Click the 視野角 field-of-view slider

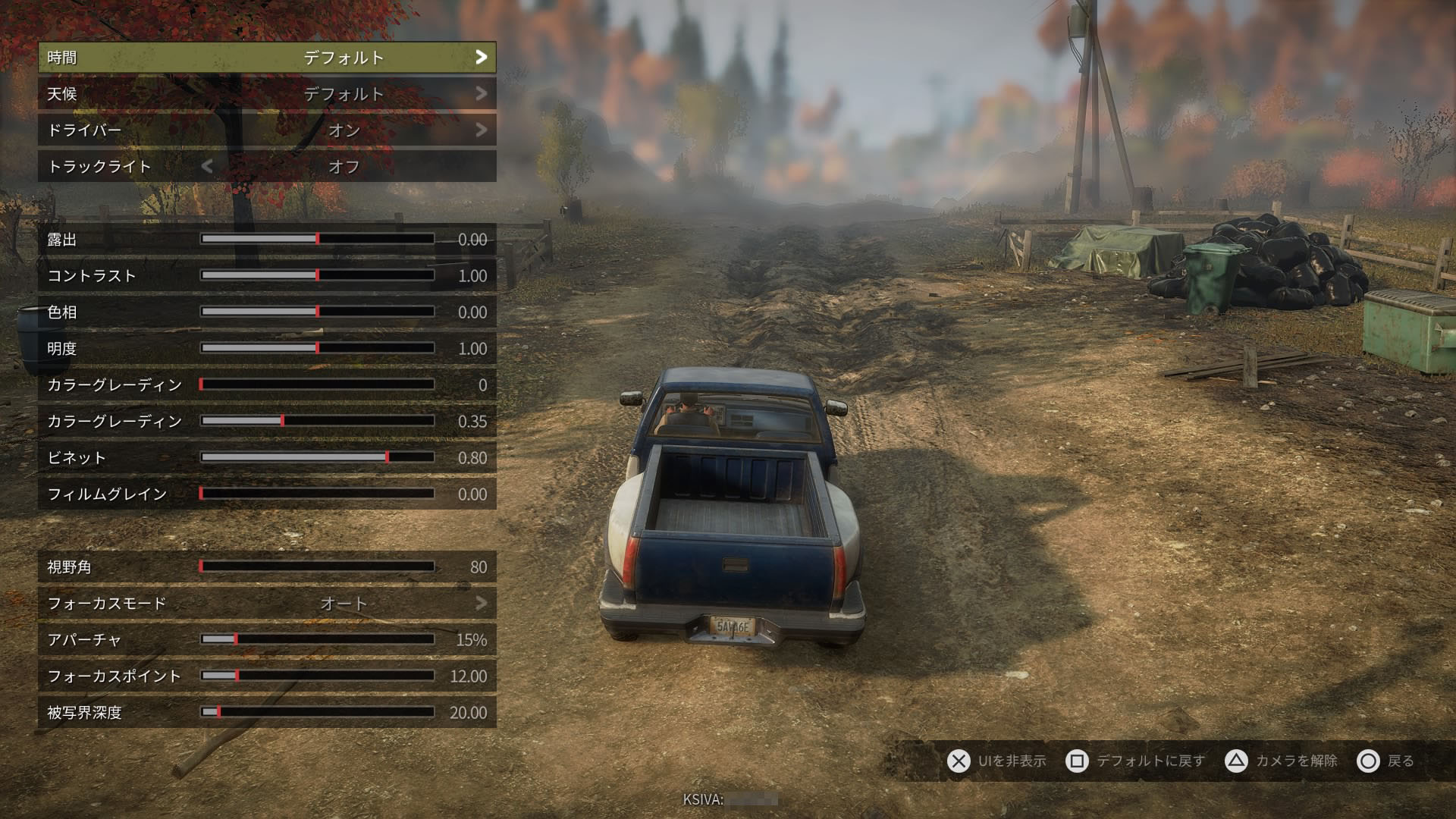[317, 566]
